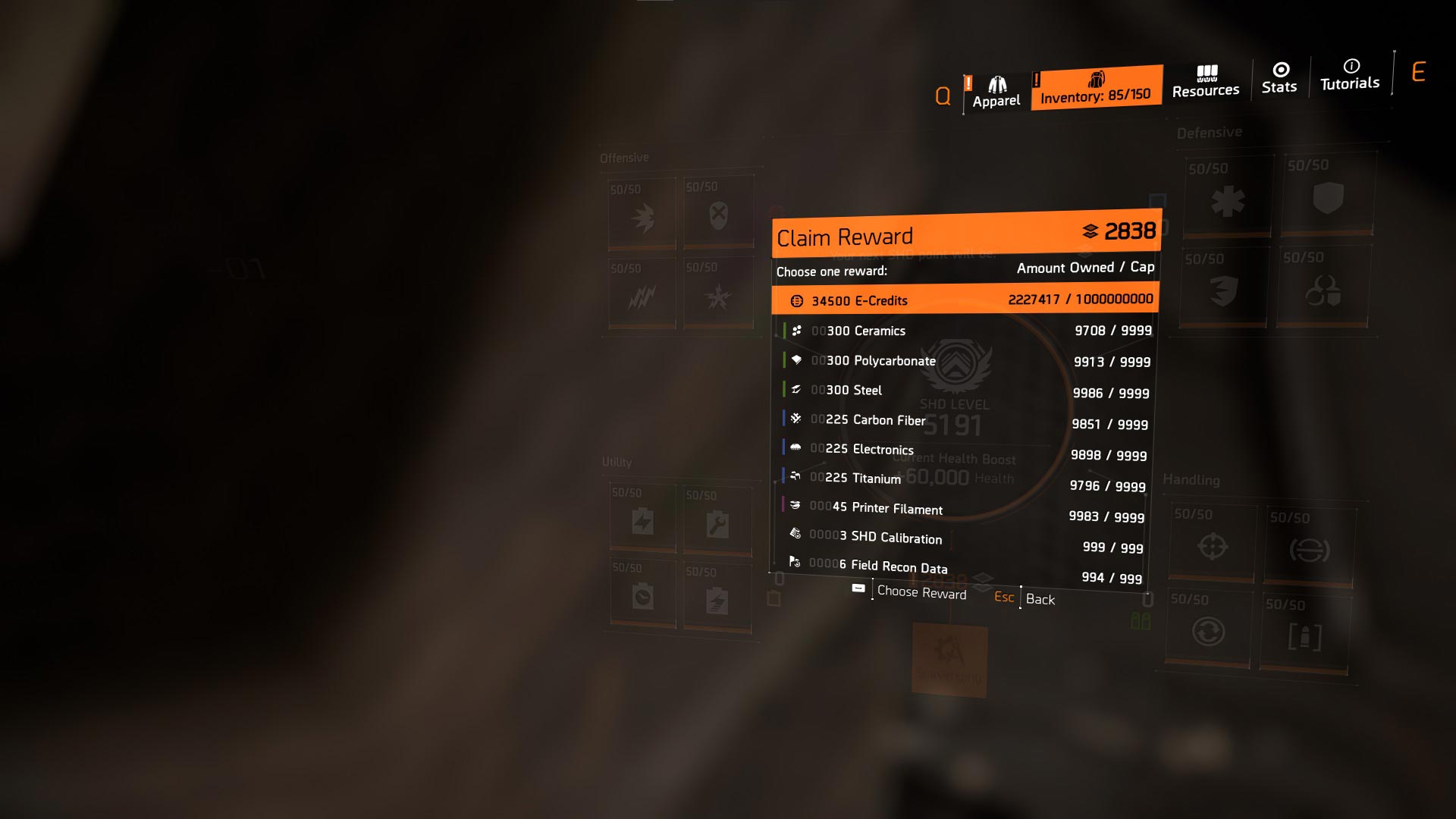The height and width of the screenshot is (819, 1456).
Task: Choose the 300 Ceramics reward
Action: [x=965, y=331]
